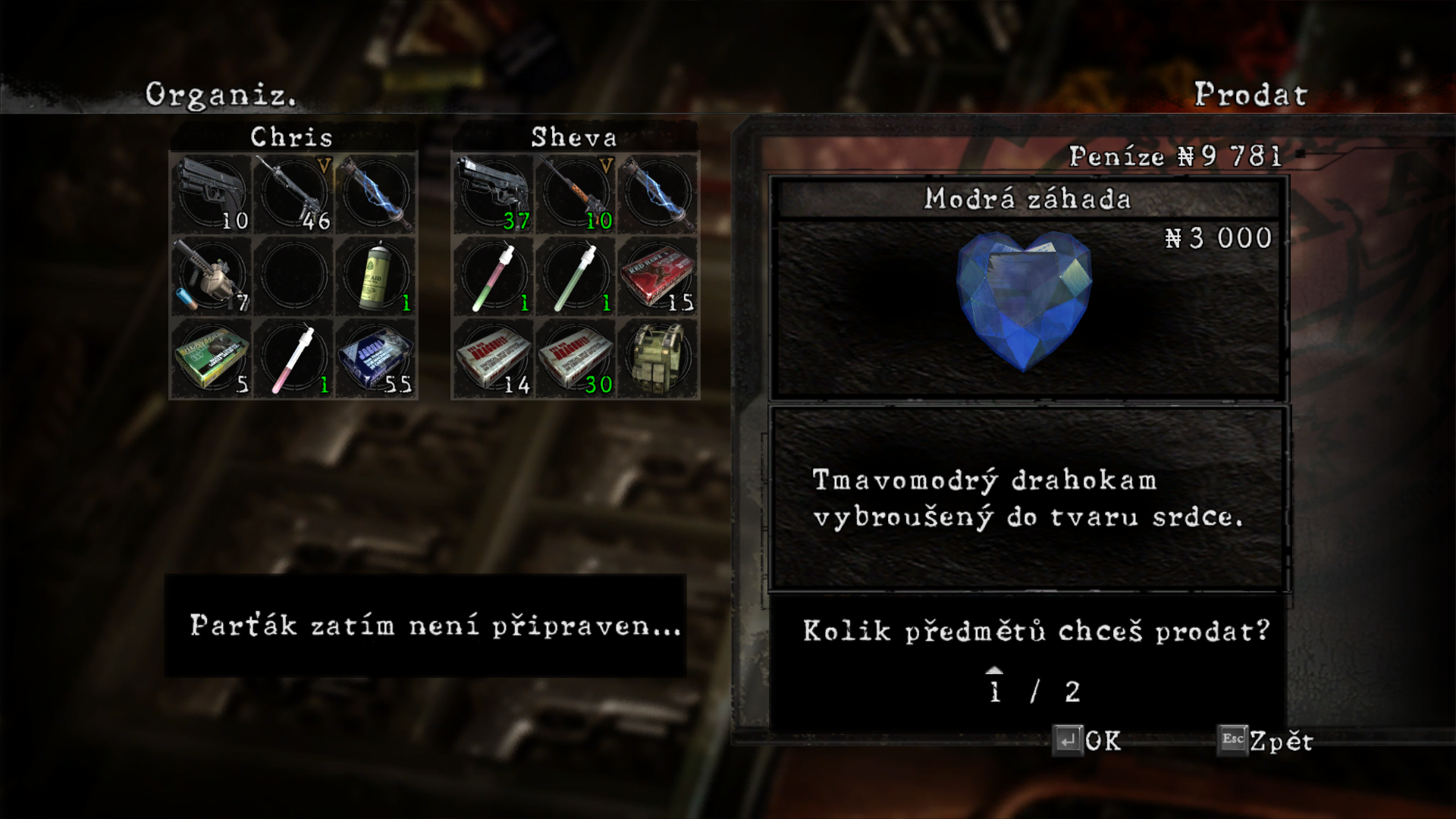This screenshot has height=819, width=1456.
Task: Select the white ammo box showing 30
Action: click(x=576, y=359)
